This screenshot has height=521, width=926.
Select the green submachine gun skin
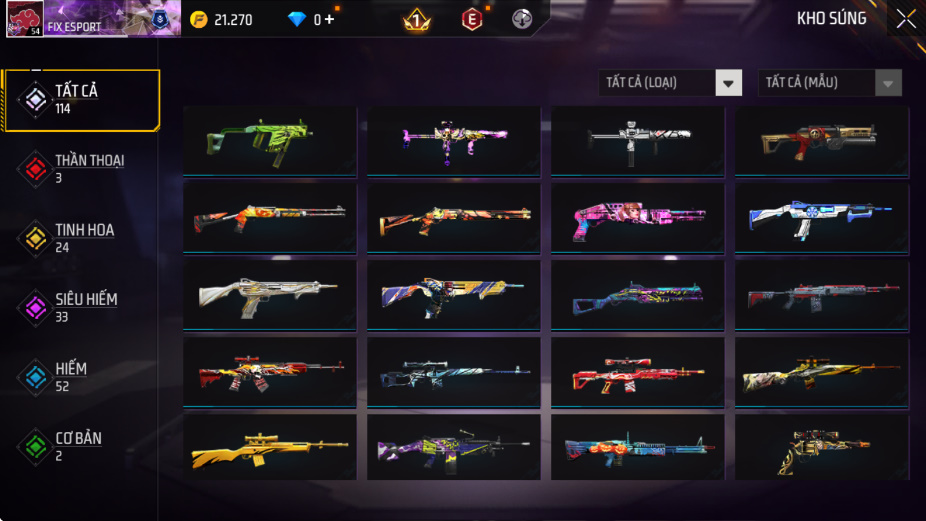[x=270, y=142]
